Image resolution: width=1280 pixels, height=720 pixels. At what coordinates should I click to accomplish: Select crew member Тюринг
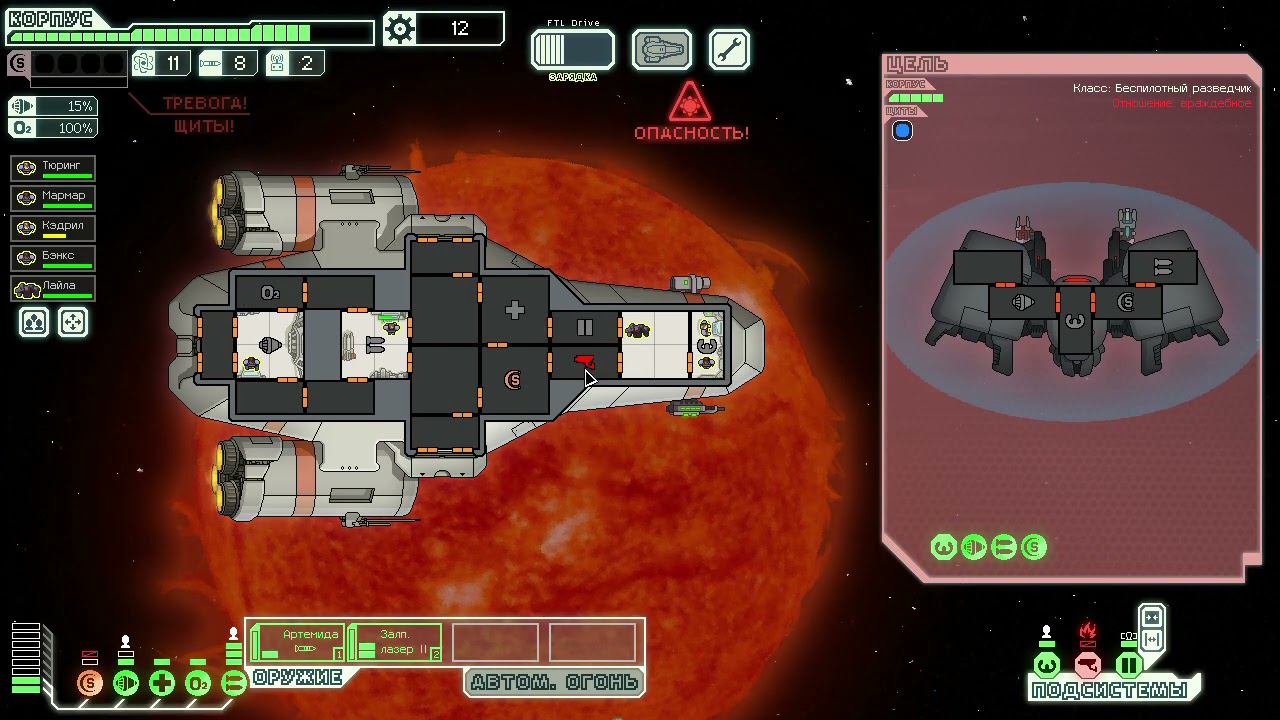54,167
